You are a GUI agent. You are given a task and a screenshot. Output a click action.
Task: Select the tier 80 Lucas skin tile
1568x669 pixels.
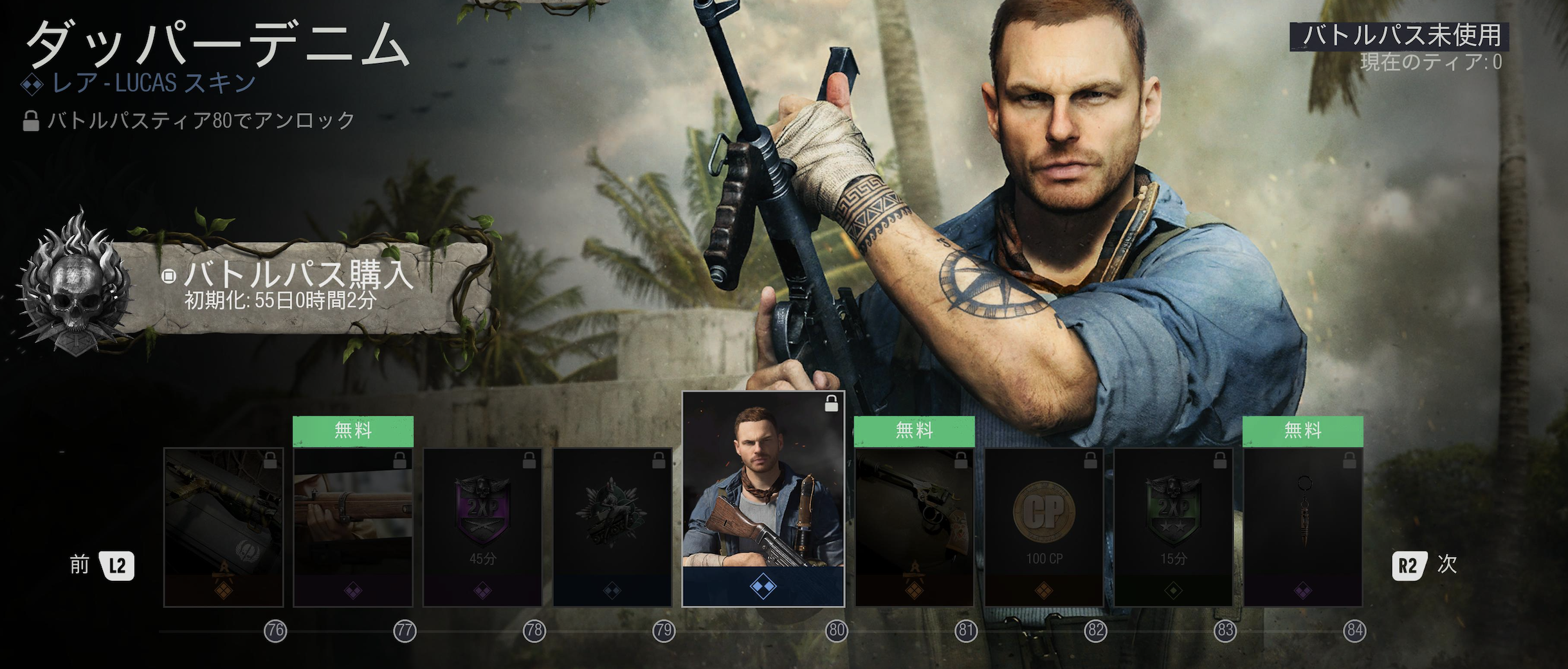[x=763, y=499]
